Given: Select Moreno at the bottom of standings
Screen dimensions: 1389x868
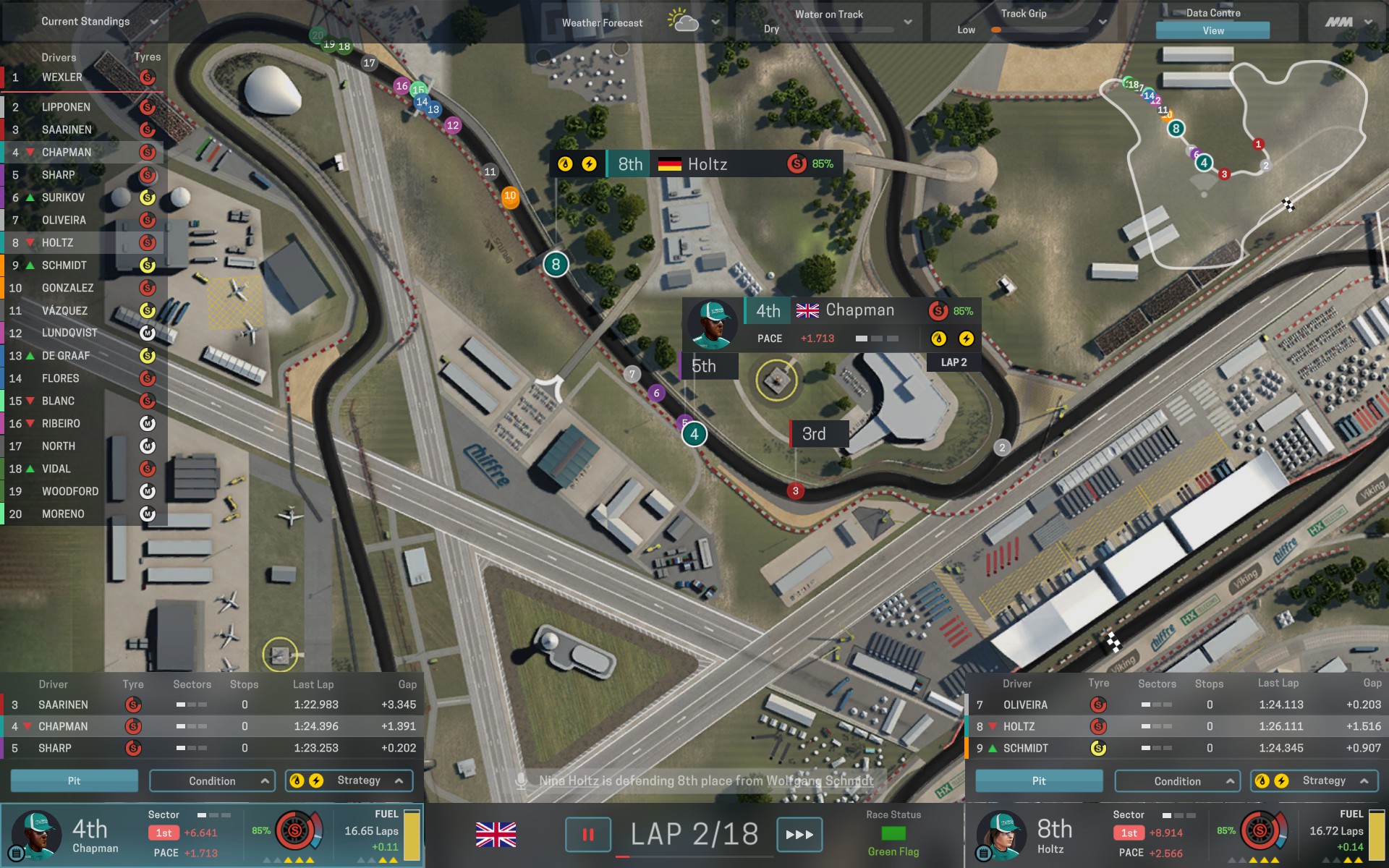Looking at the screenshot, I should pyautogui.click(x=63, y=514).
